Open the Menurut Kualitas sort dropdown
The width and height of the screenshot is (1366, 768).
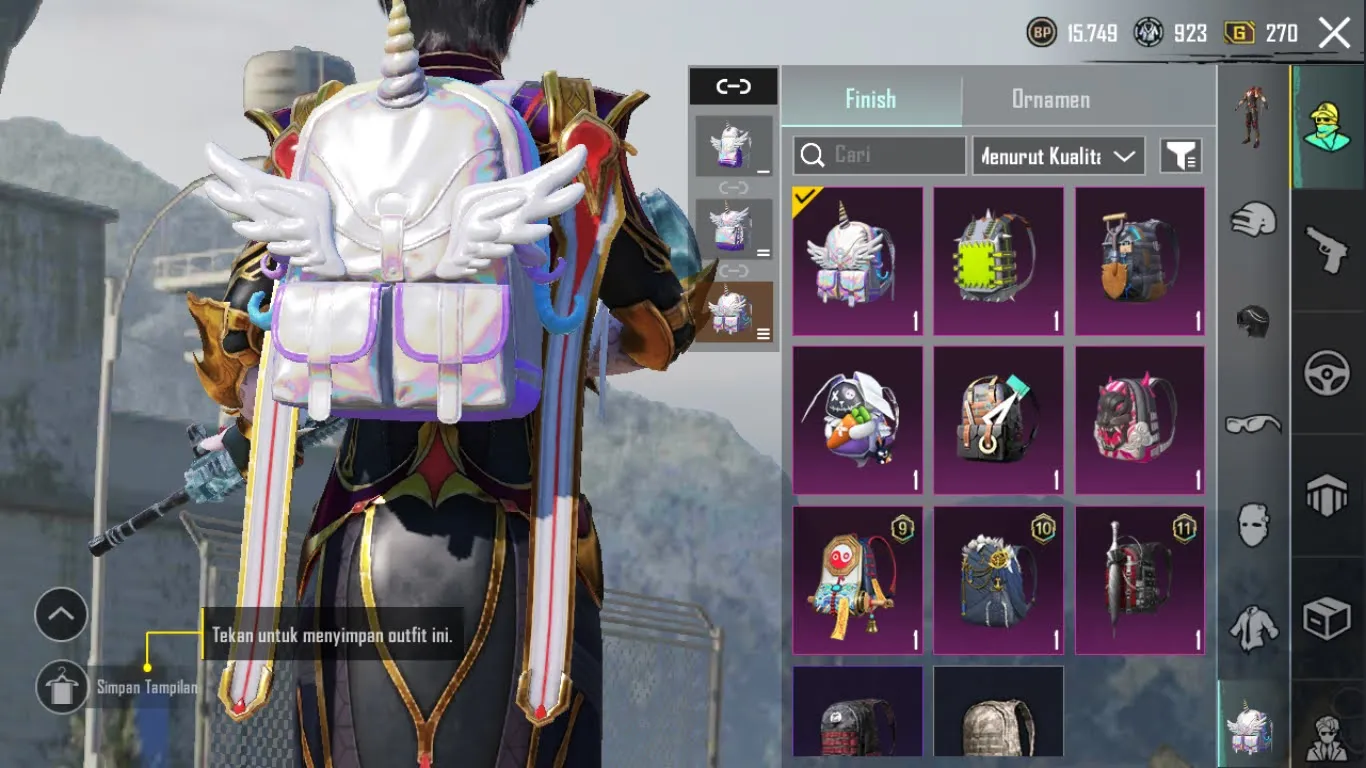1057,155
